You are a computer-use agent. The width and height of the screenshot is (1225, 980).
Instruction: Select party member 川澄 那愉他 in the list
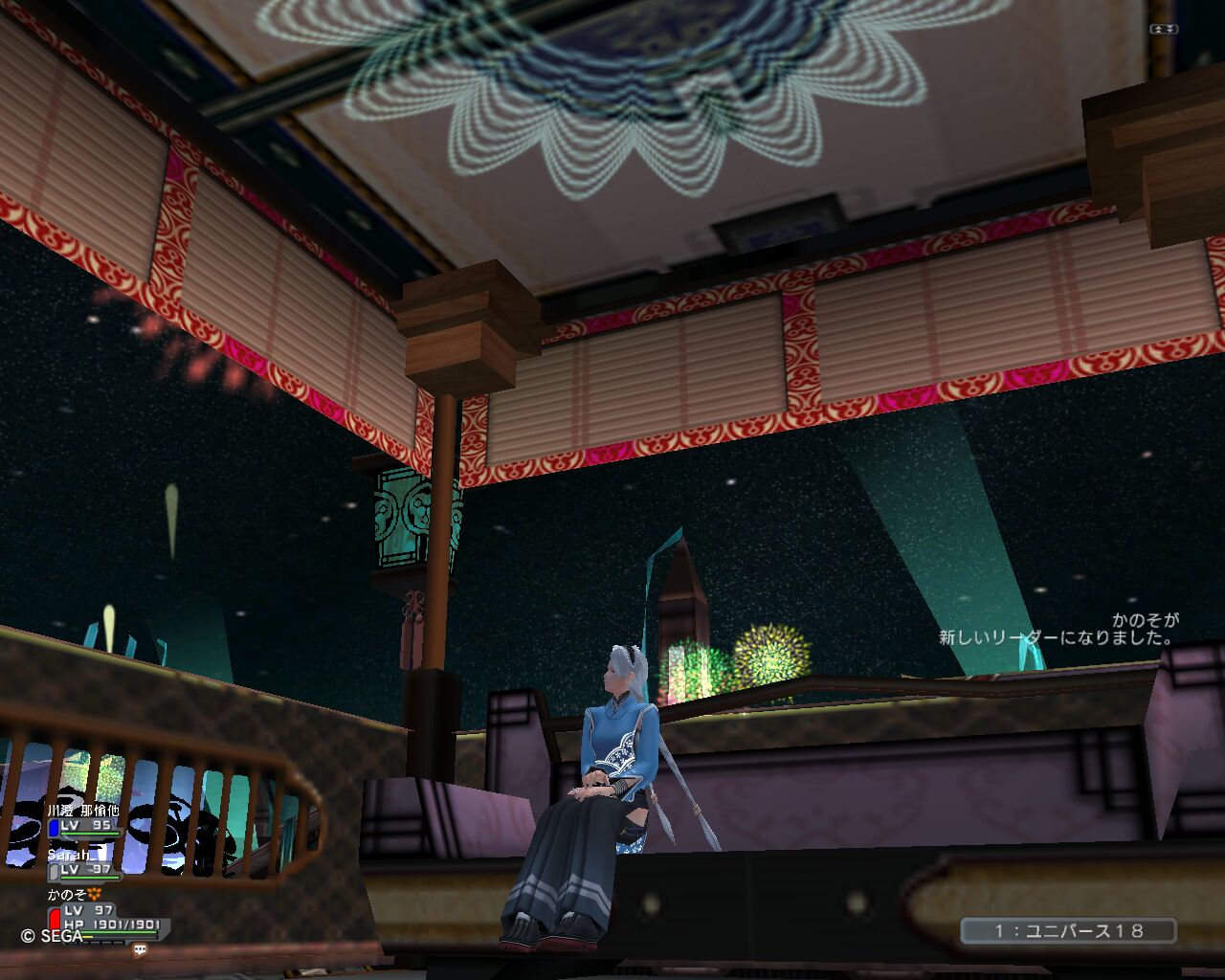tap(84, 812)
